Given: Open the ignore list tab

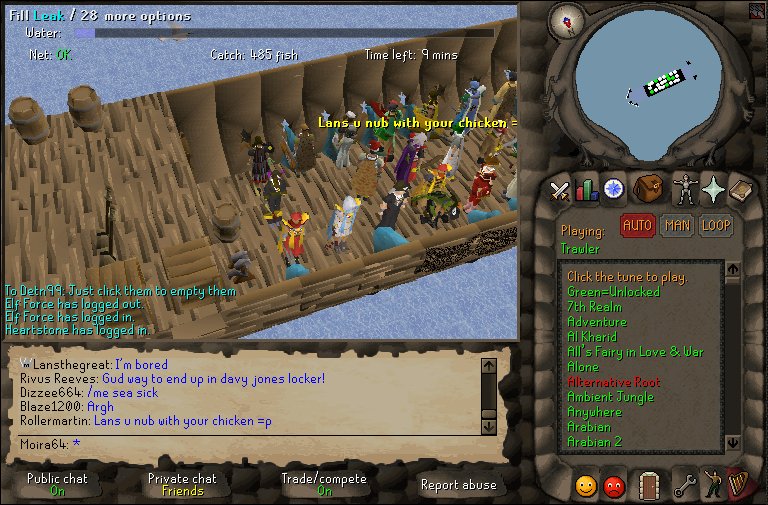Looking at the screenshot, I should pos(614,486).
